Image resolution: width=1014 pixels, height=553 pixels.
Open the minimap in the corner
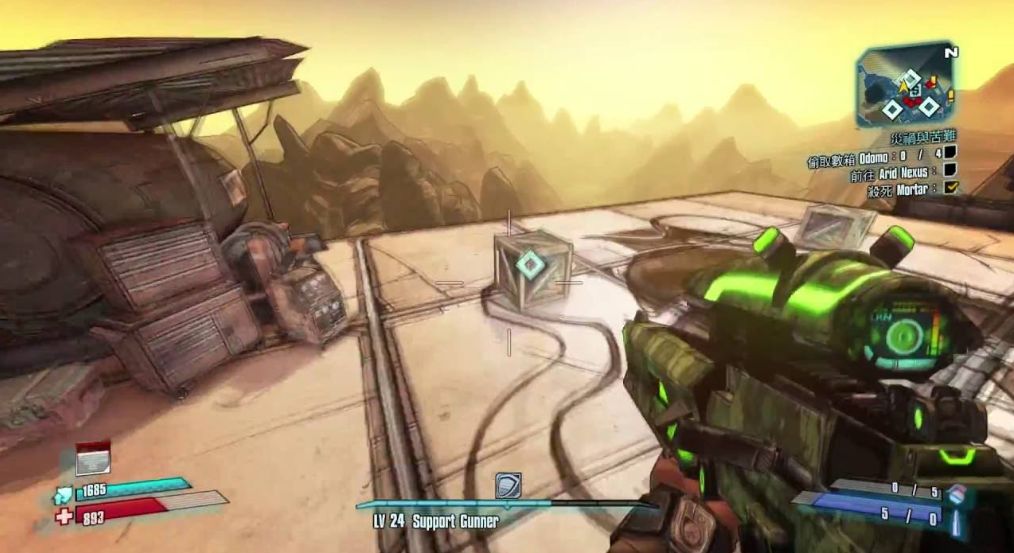tap(905, 84)
